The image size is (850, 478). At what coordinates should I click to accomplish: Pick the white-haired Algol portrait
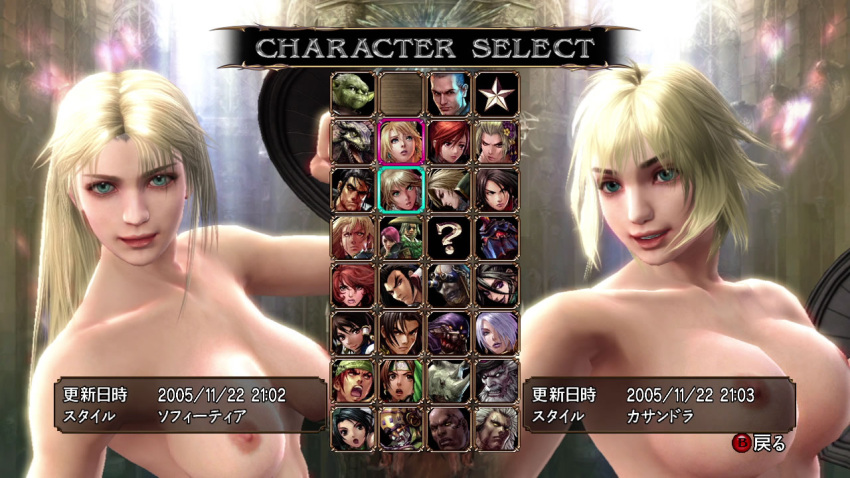click(x=497, y=427)
